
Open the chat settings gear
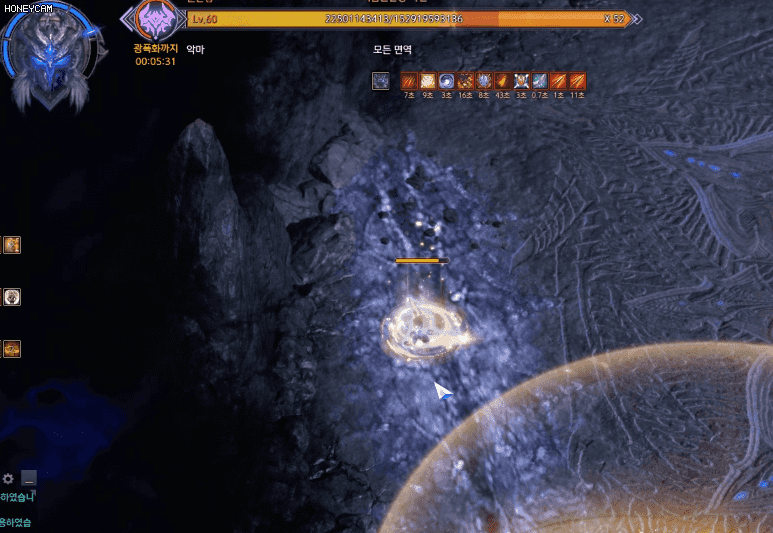(9, 478)
